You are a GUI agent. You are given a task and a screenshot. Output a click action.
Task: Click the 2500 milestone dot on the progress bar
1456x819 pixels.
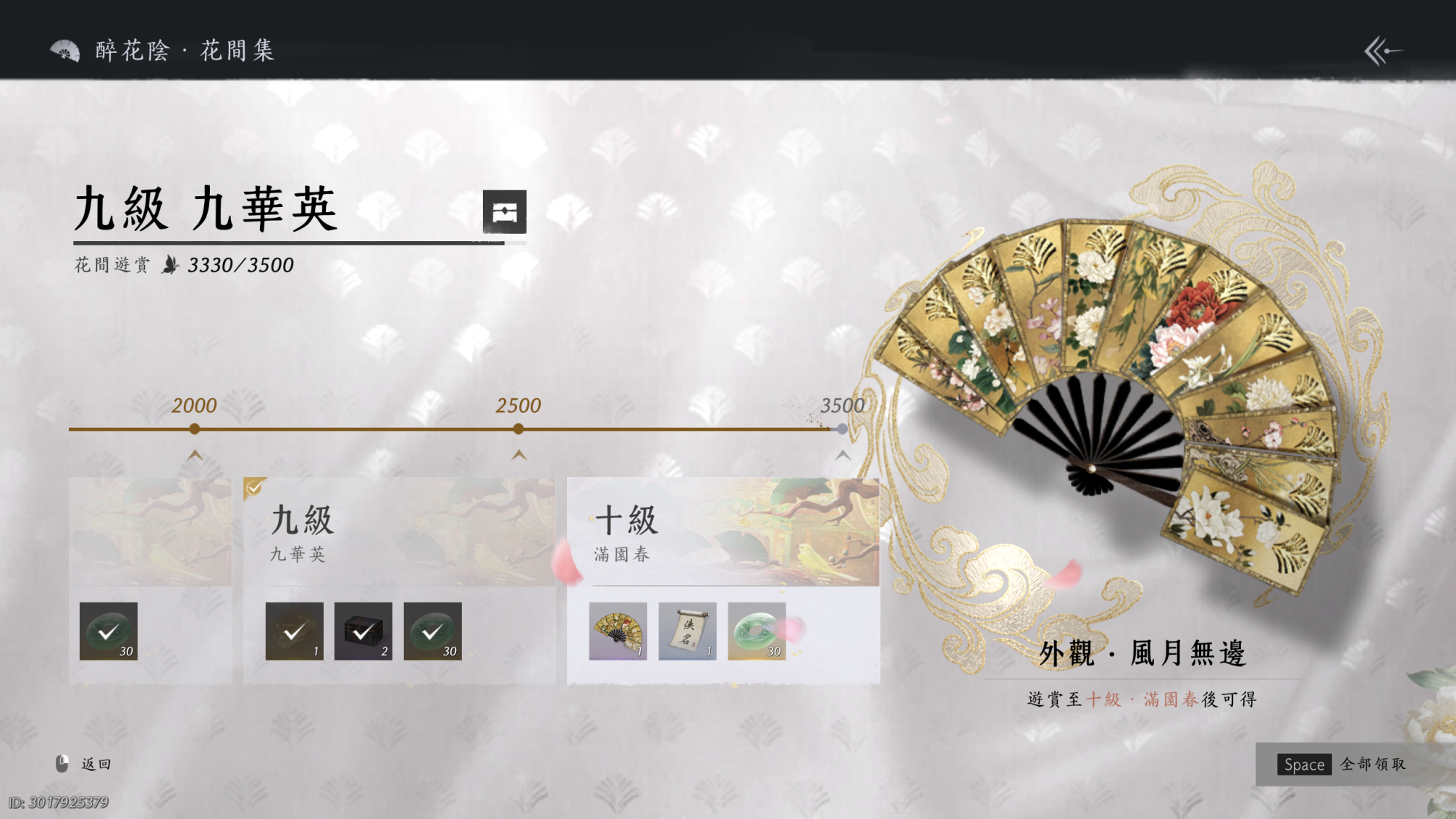(517, 429)
